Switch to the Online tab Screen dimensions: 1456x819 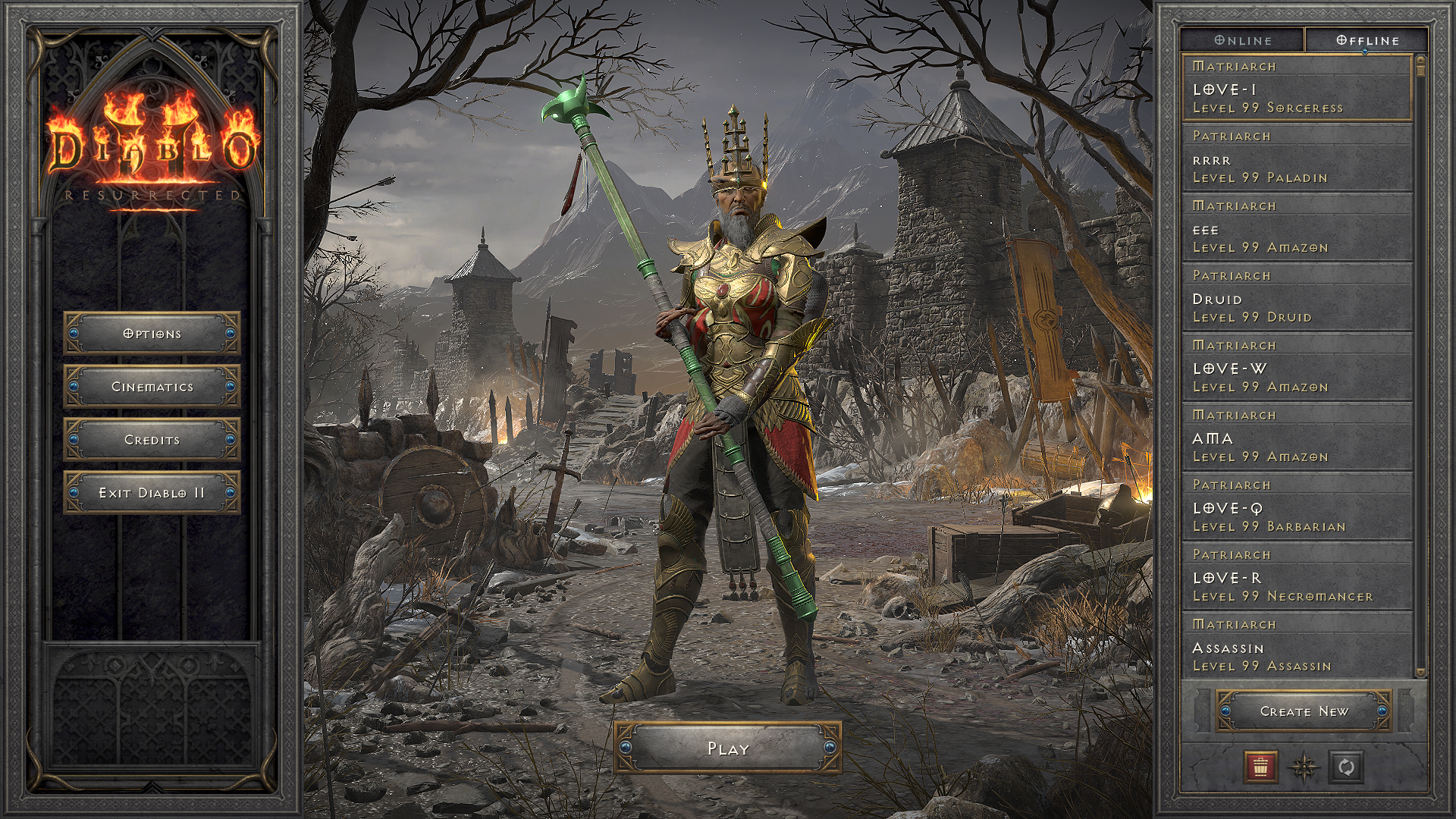(1242, 40)
